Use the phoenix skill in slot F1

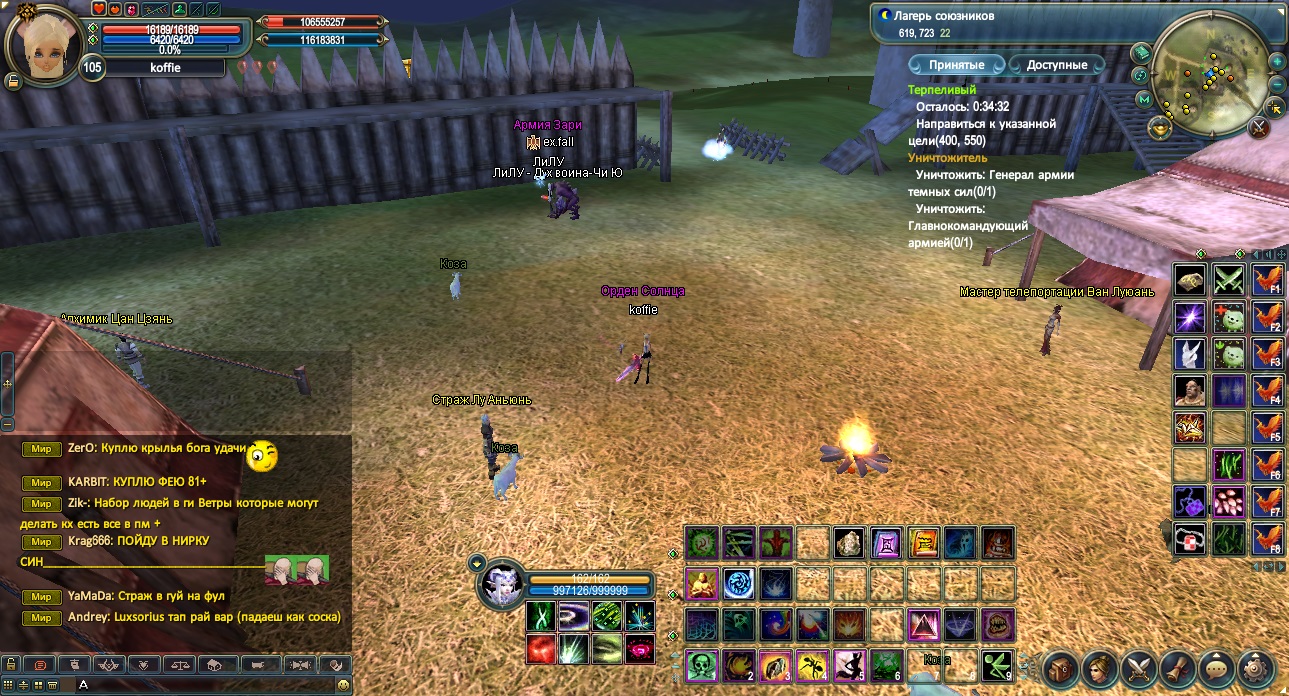coord(1267,281)
